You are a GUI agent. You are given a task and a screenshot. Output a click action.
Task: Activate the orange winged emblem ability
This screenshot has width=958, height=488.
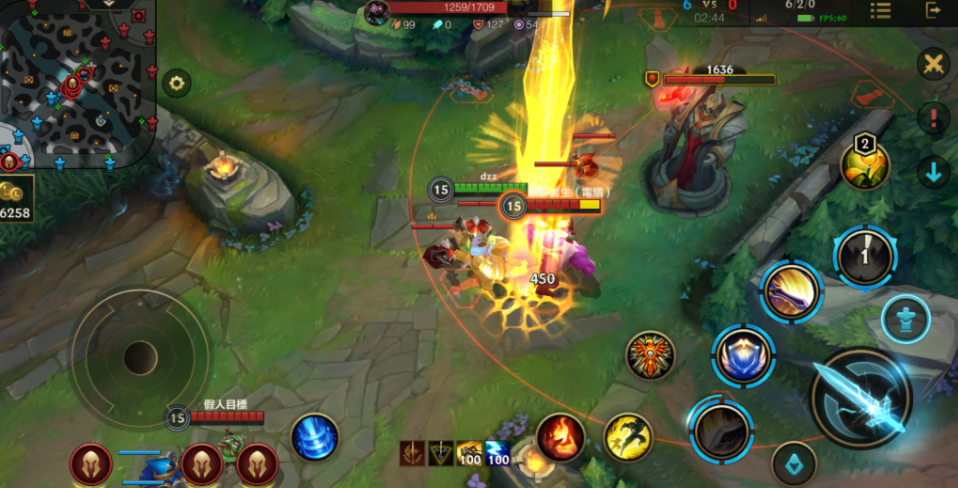pyautogui.click(x=650, y=355)
